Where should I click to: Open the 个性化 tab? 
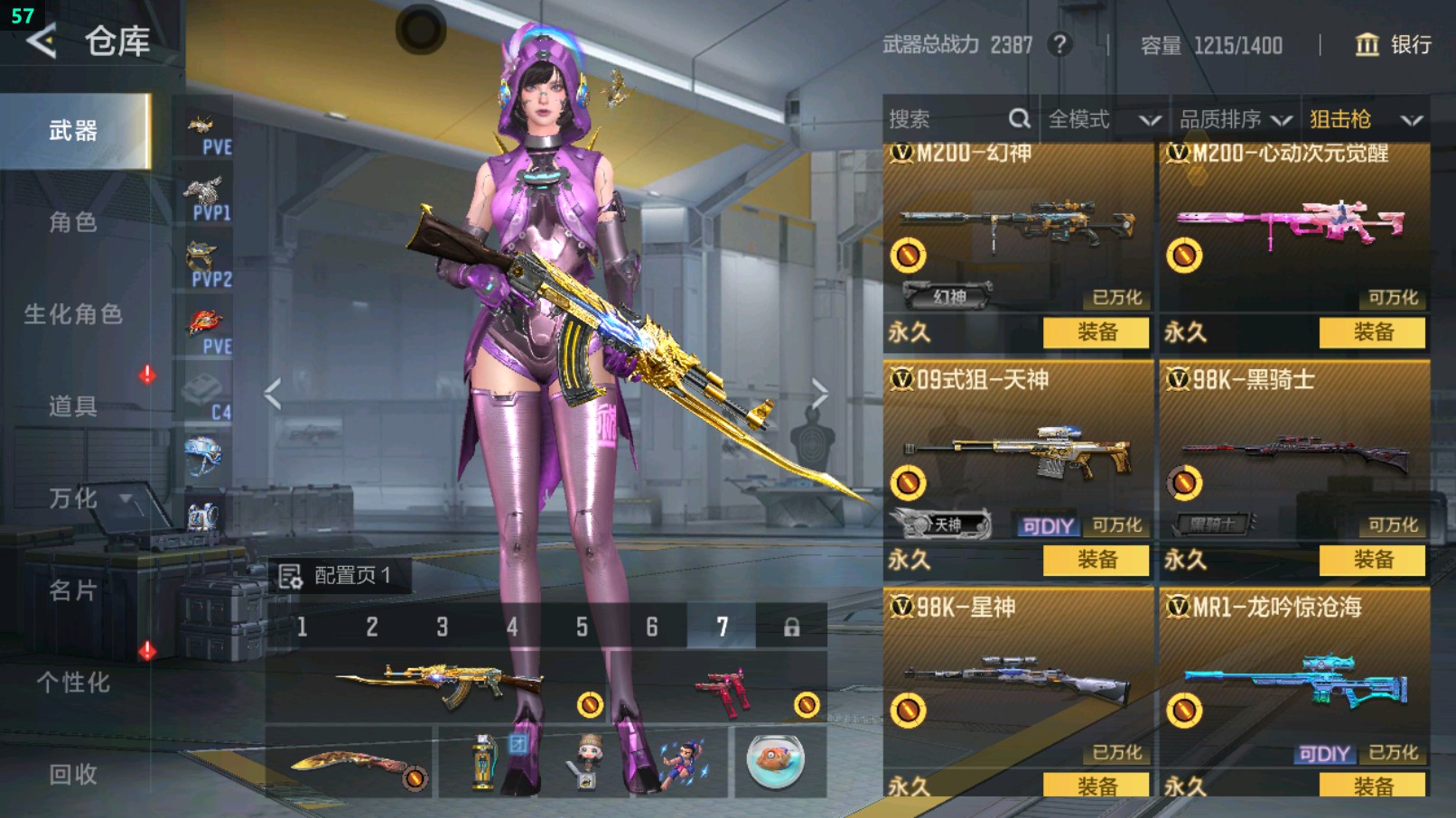point(73,683)
